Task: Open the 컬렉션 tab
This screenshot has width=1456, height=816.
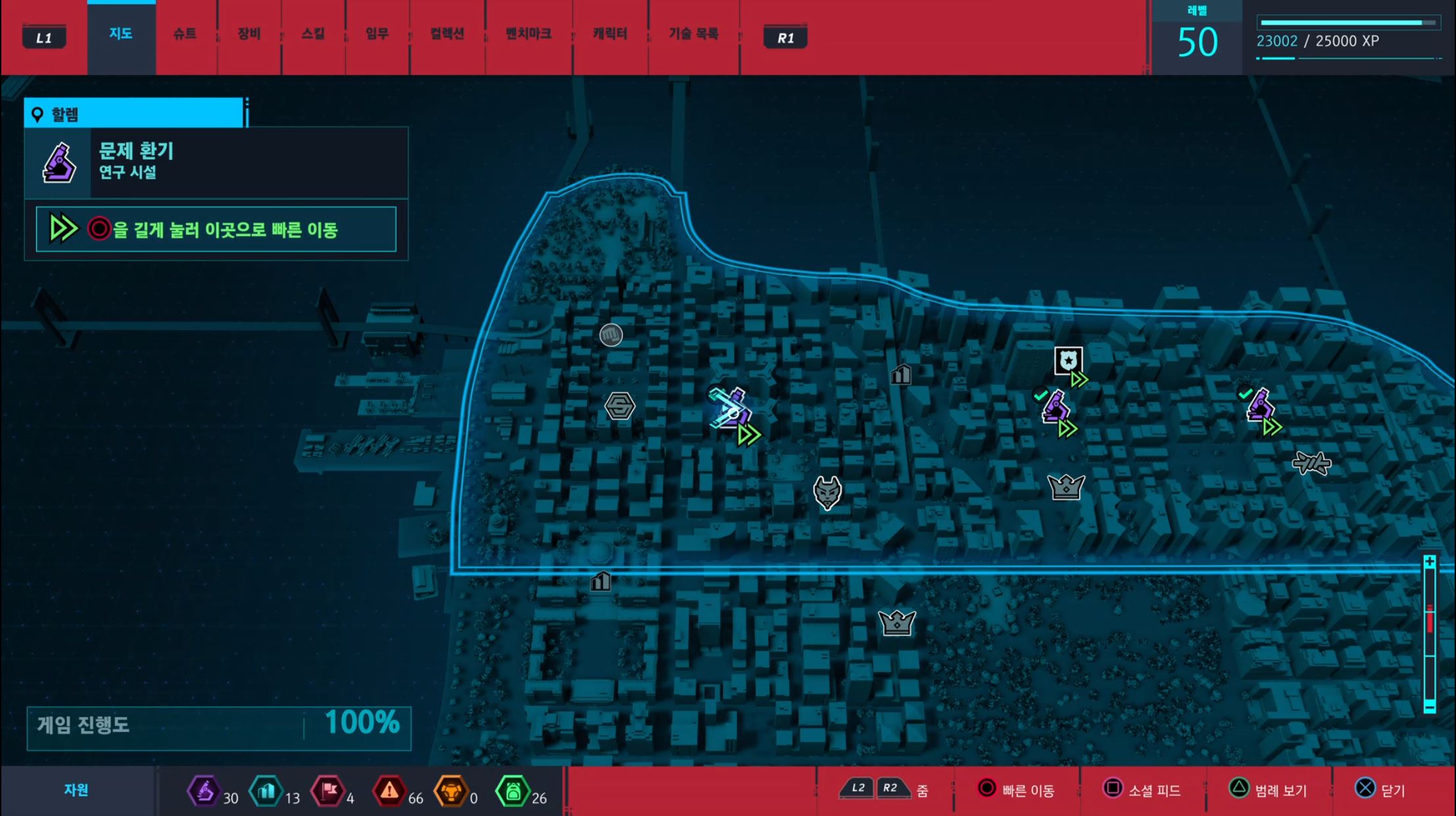Action: (447, 34)
